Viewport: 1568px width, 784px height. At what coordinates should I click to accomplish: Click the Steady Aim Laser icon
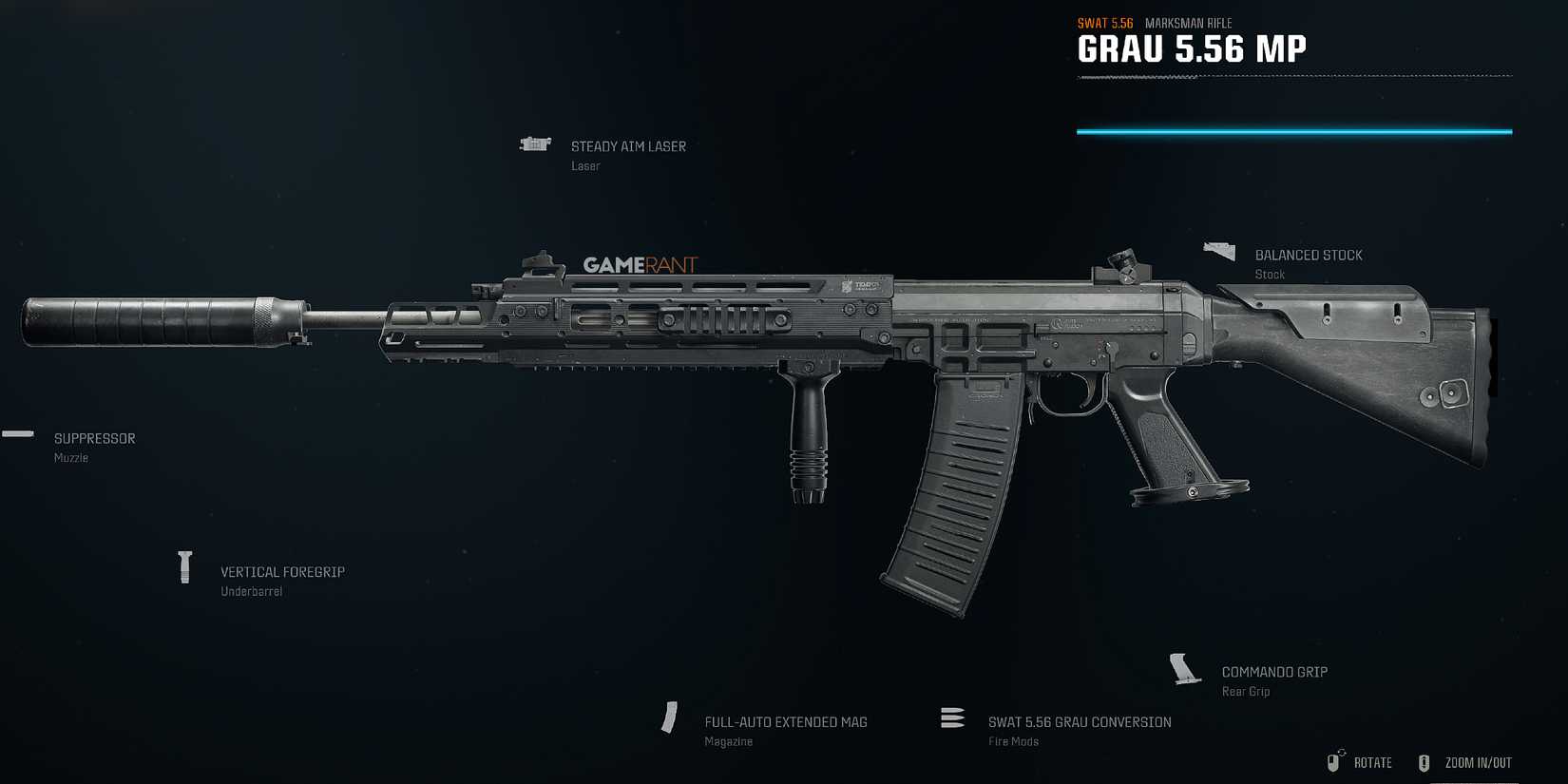(534, 143)
